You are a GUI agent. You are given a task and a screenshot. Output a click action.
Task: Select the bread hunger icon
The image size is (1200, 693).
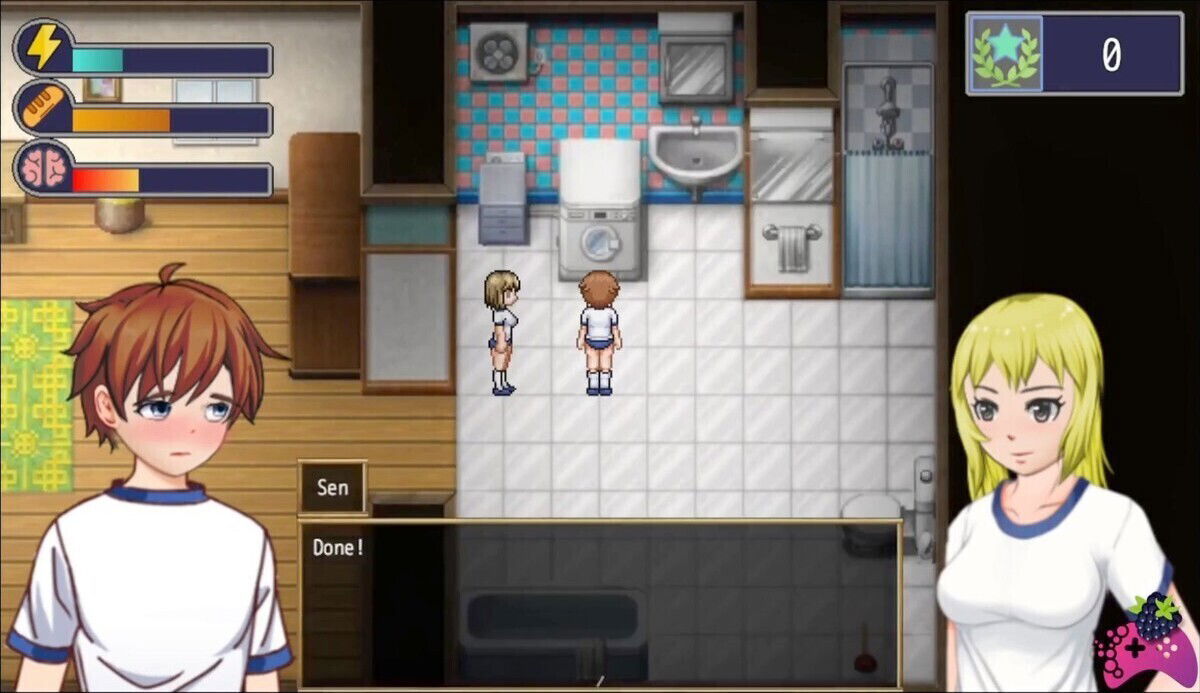42,109
